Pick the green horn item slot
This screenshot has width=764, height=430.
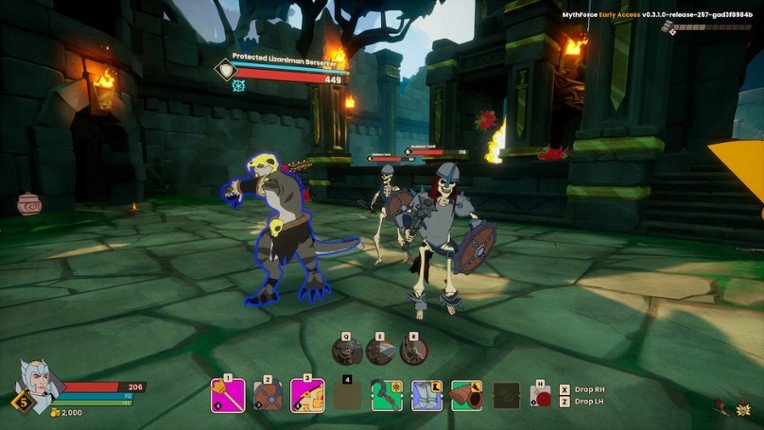point(466,396)
